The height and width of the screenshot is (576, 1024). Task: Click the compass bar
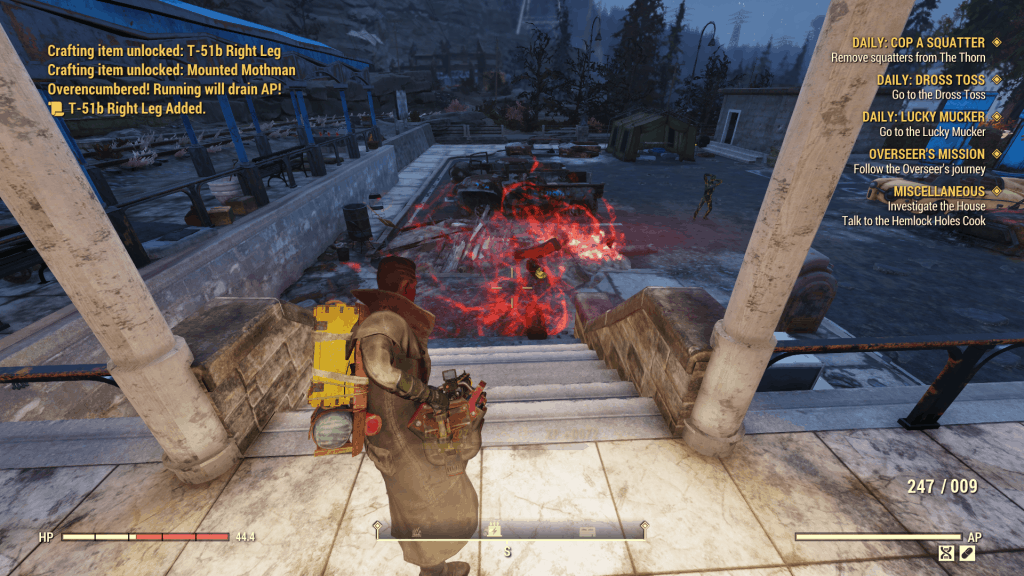pyautogui.click(x=511, y=532)
